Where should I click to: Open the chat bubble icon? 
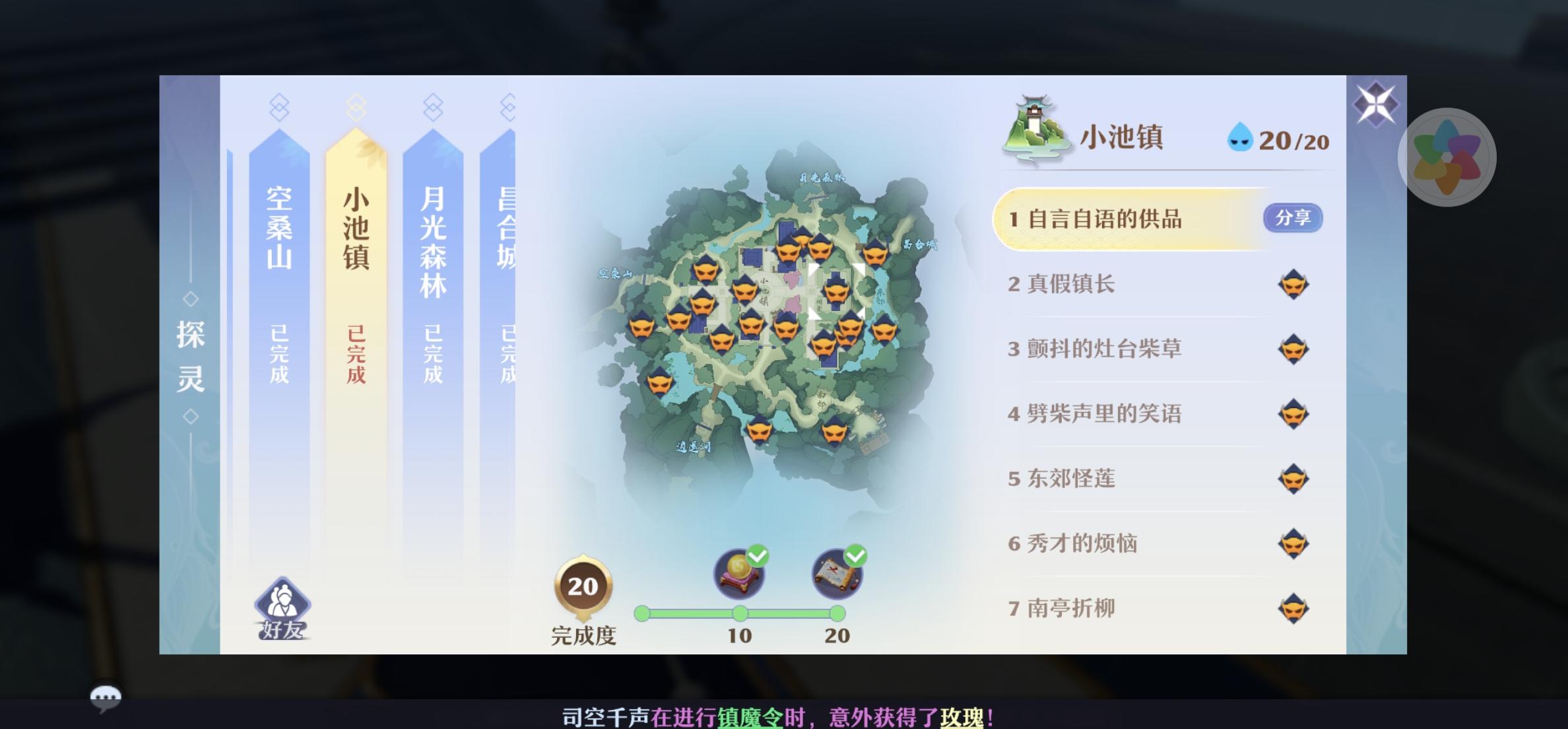tap(105, 697)
